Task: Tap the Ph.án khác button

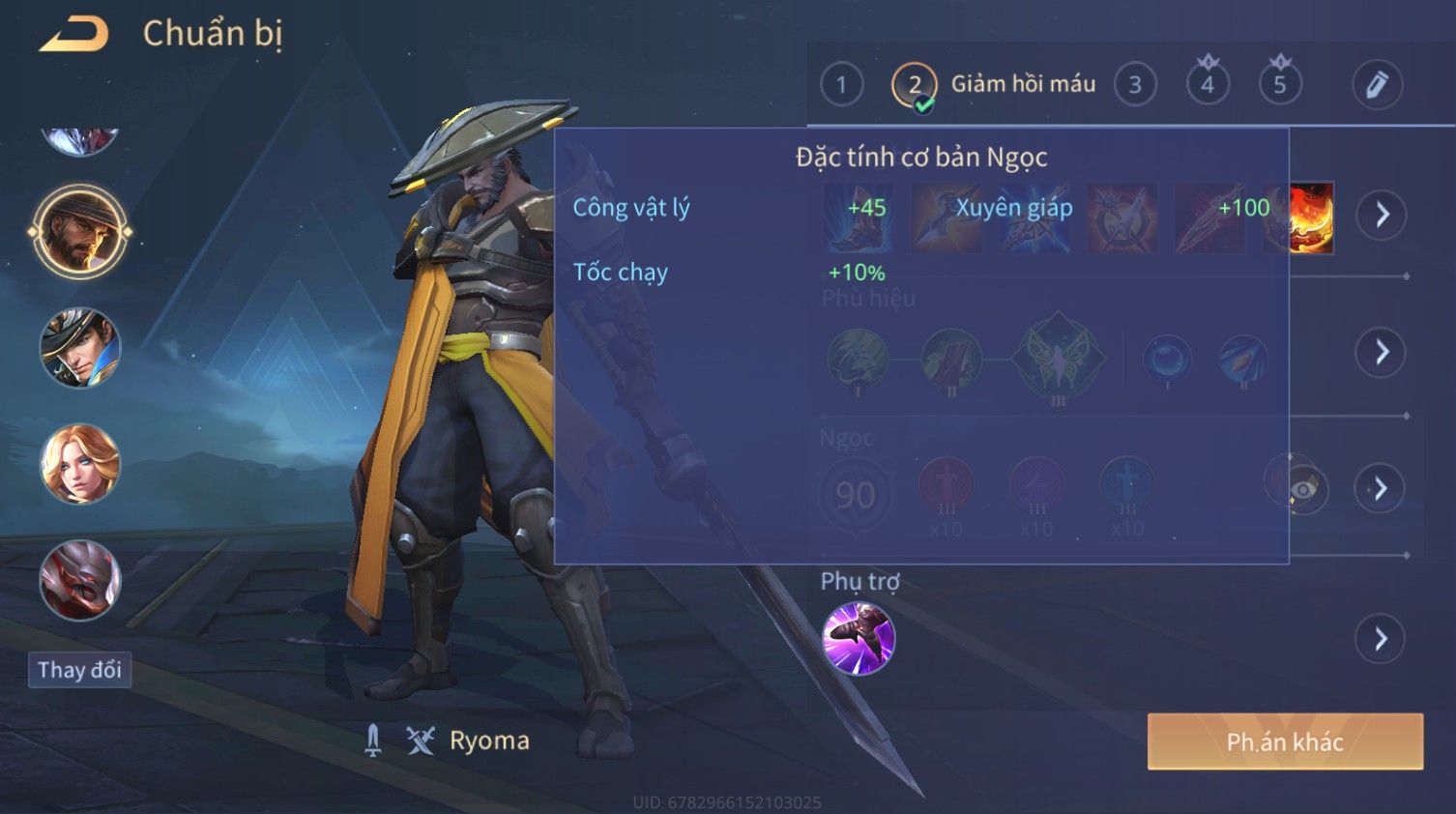Action: click(1285, 741)
